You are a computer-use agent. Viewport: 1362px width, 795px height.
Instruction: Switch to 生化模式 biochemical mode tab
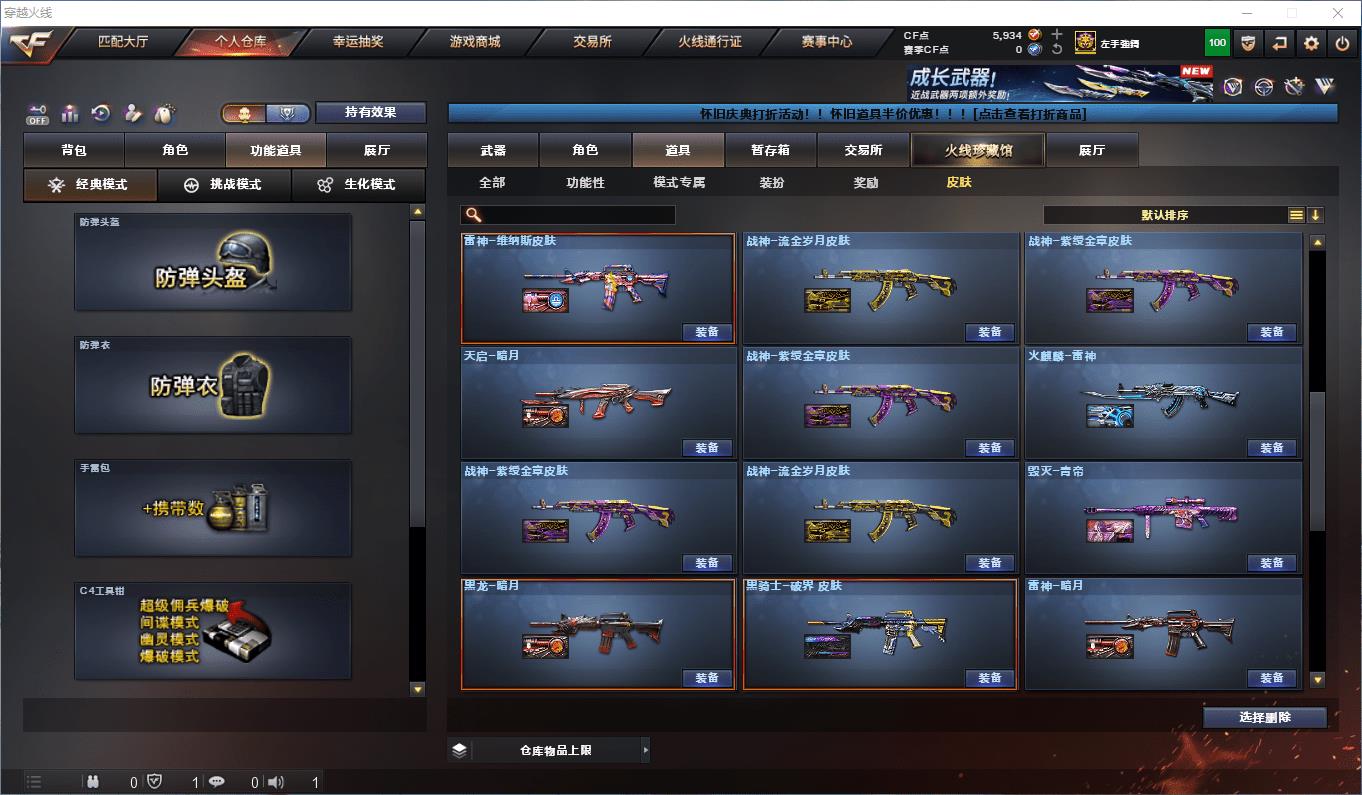click(x=358, y=185)
